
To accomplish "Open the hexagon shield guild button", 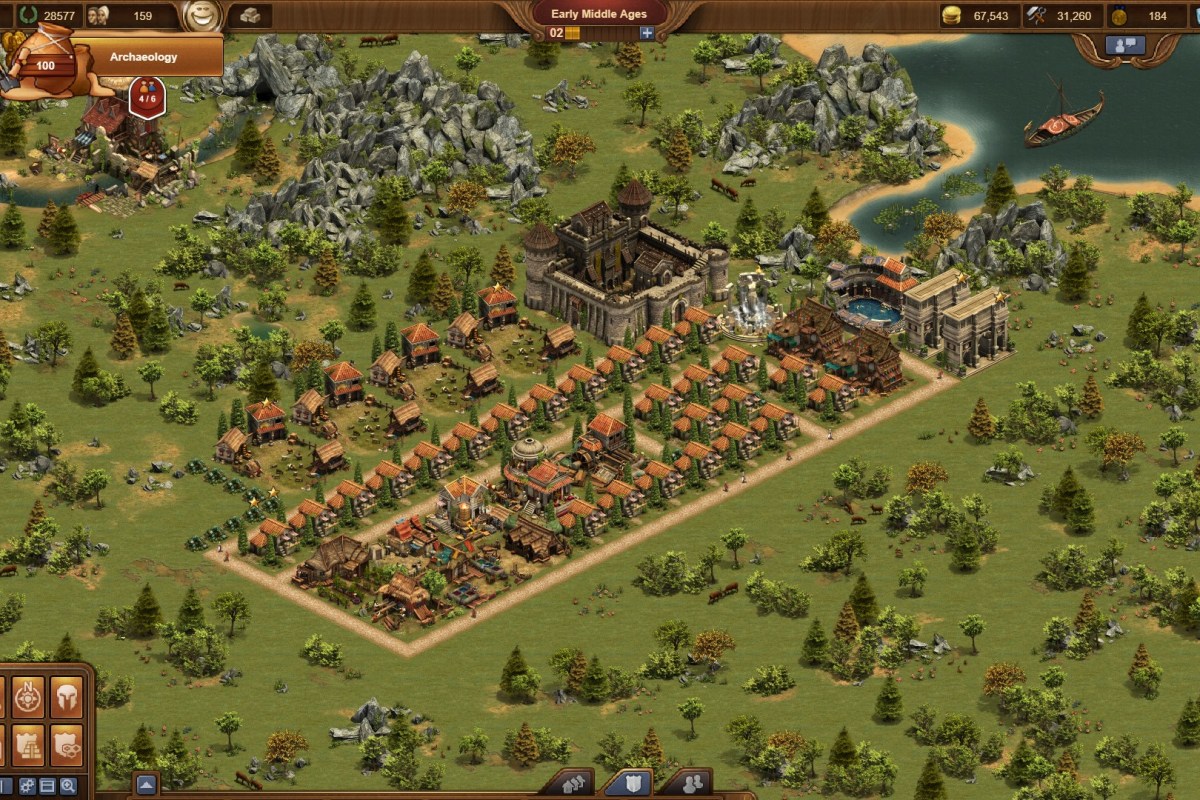I will point(66,746).
